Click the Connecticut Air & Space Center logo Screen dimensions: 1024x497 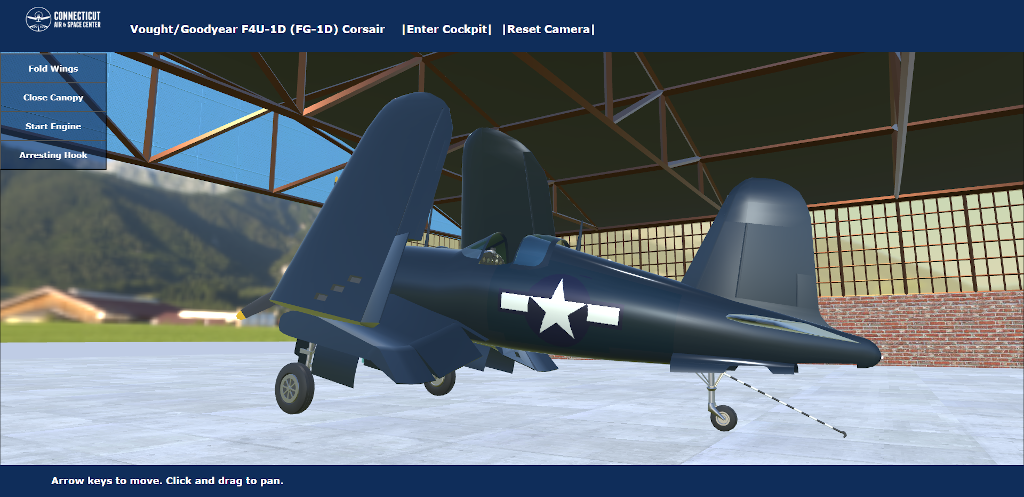pyautogui.click(x=63, y=20)
